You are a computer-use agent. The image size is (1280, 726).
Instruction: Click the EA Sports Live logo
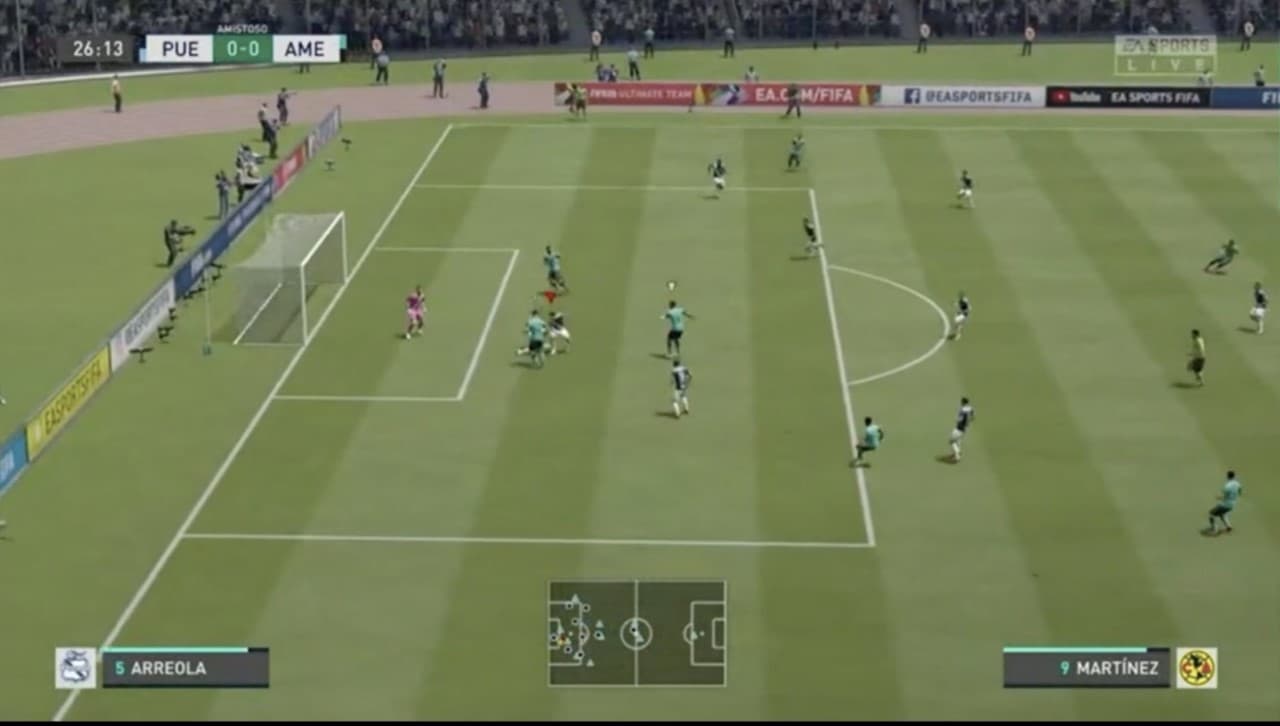pyautogui.click(x=1165, y=55)
